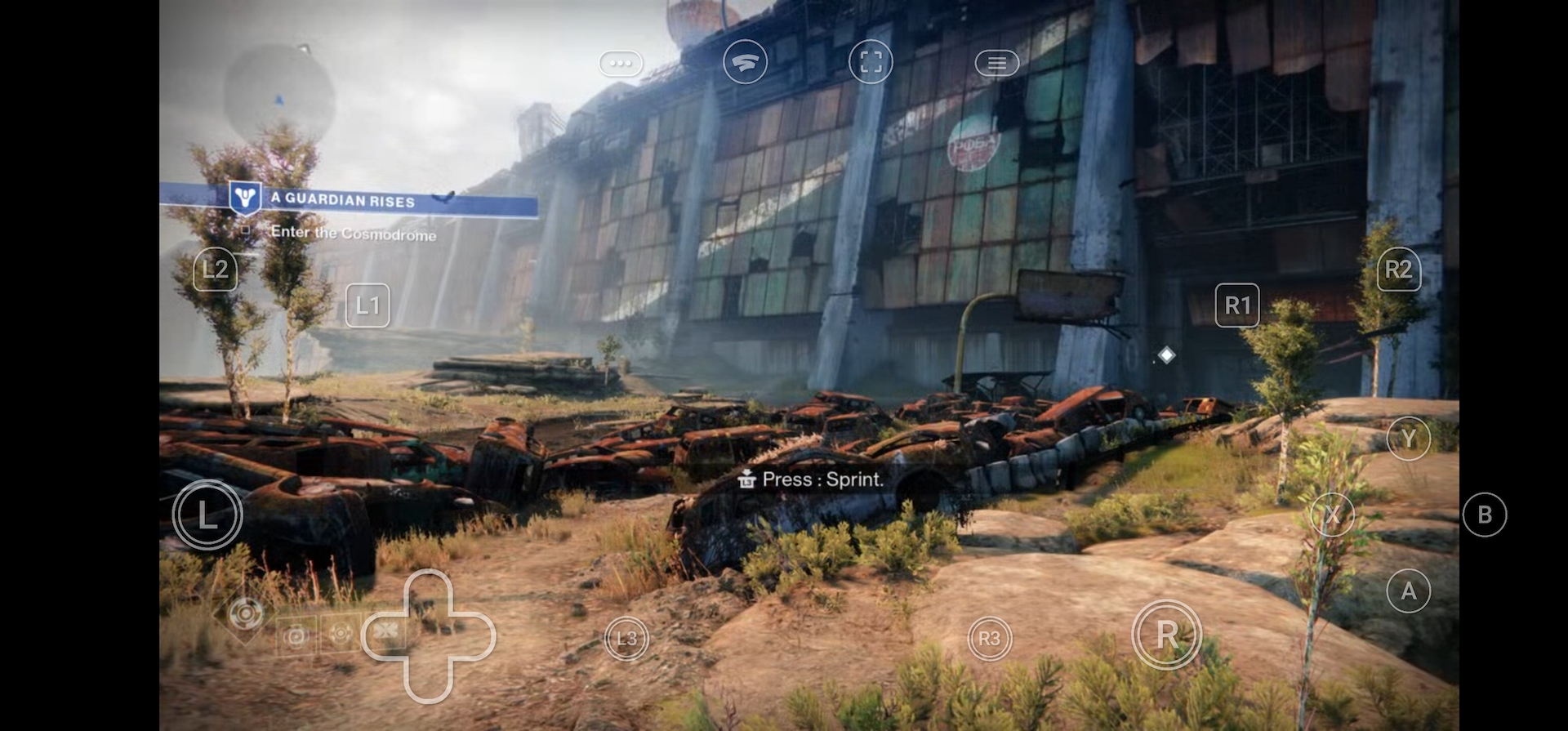Tap the on-screen R2 trigger button

(1398, 270)
